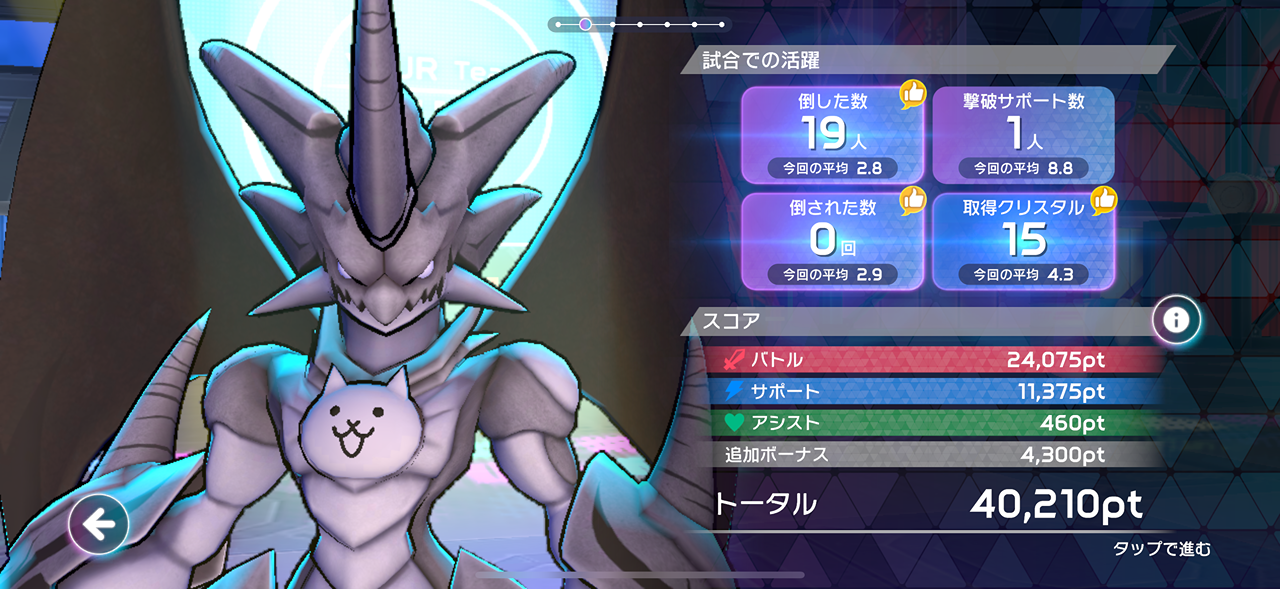This screenshot has width=1280, height=589.
Task: Select the 倒された数 stat panel
Action: point(832,241)
